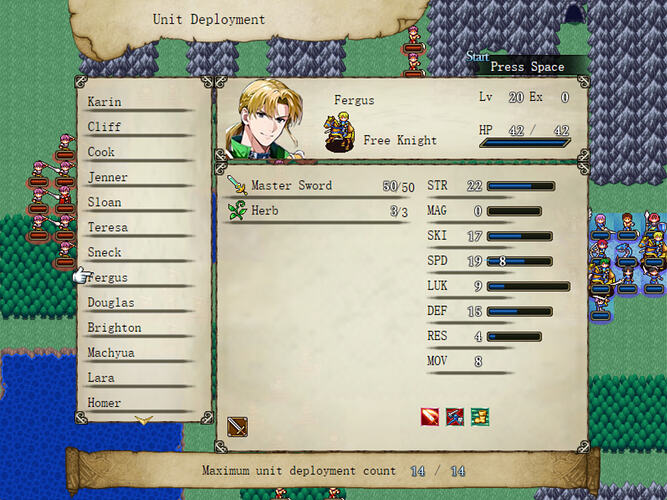Viewport: 667px width, 500px height.
Task: Click the blue-and-red sword skill icon
Action: pos(455,417)
